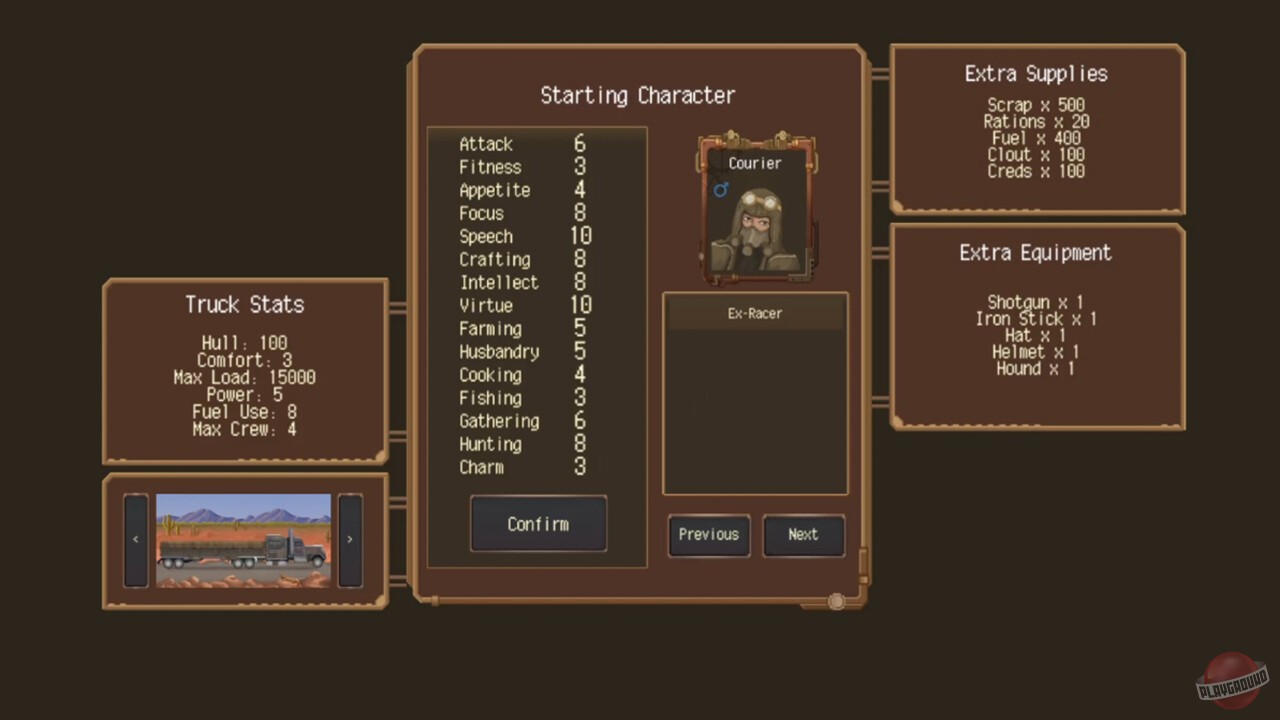Click the Hound x 1 equipment entry
The height and width of the screenshot is (720, 1280).
coord(1037,369)
